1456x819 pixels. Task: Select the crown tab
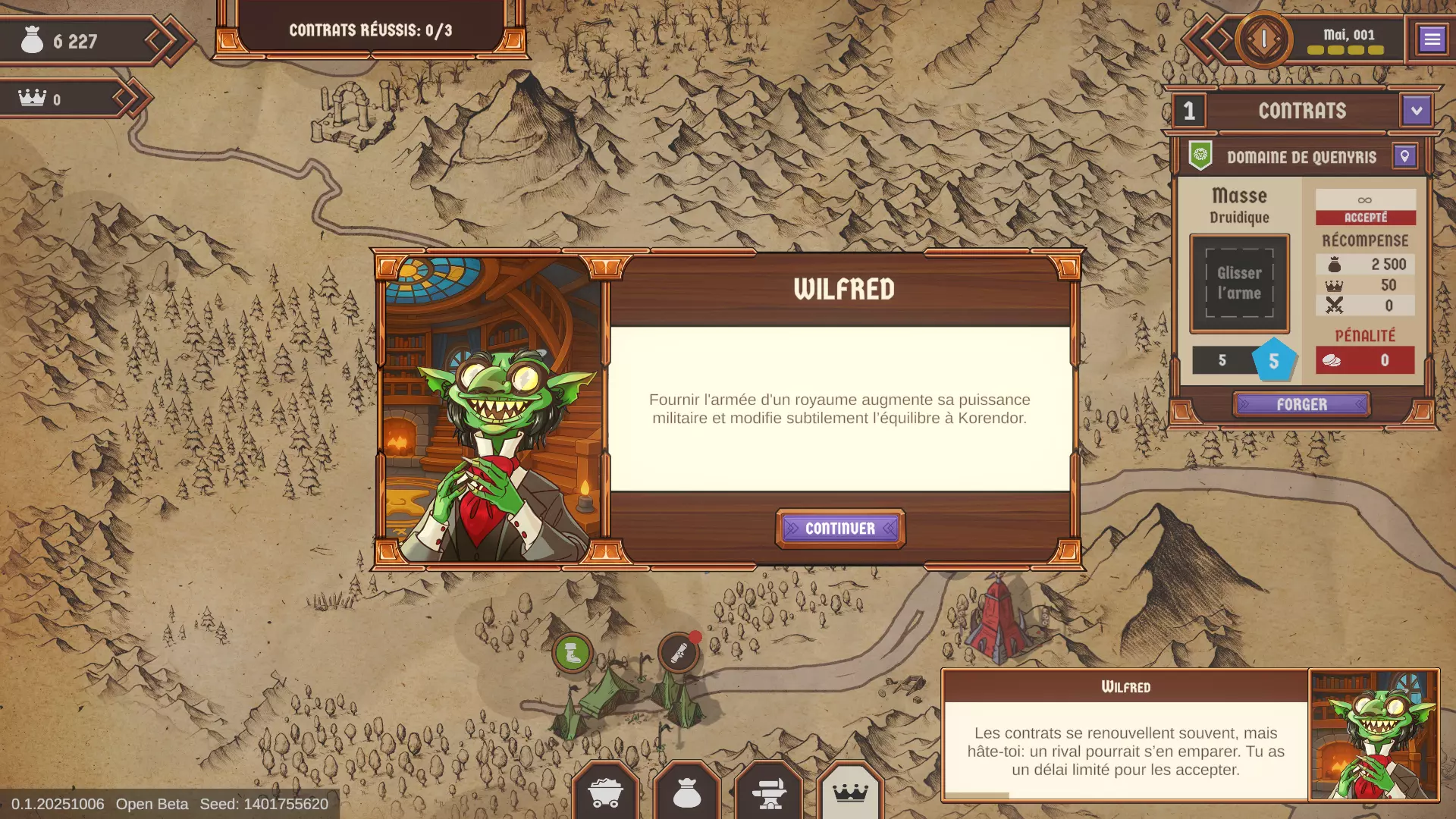click(x=850, y=793)
